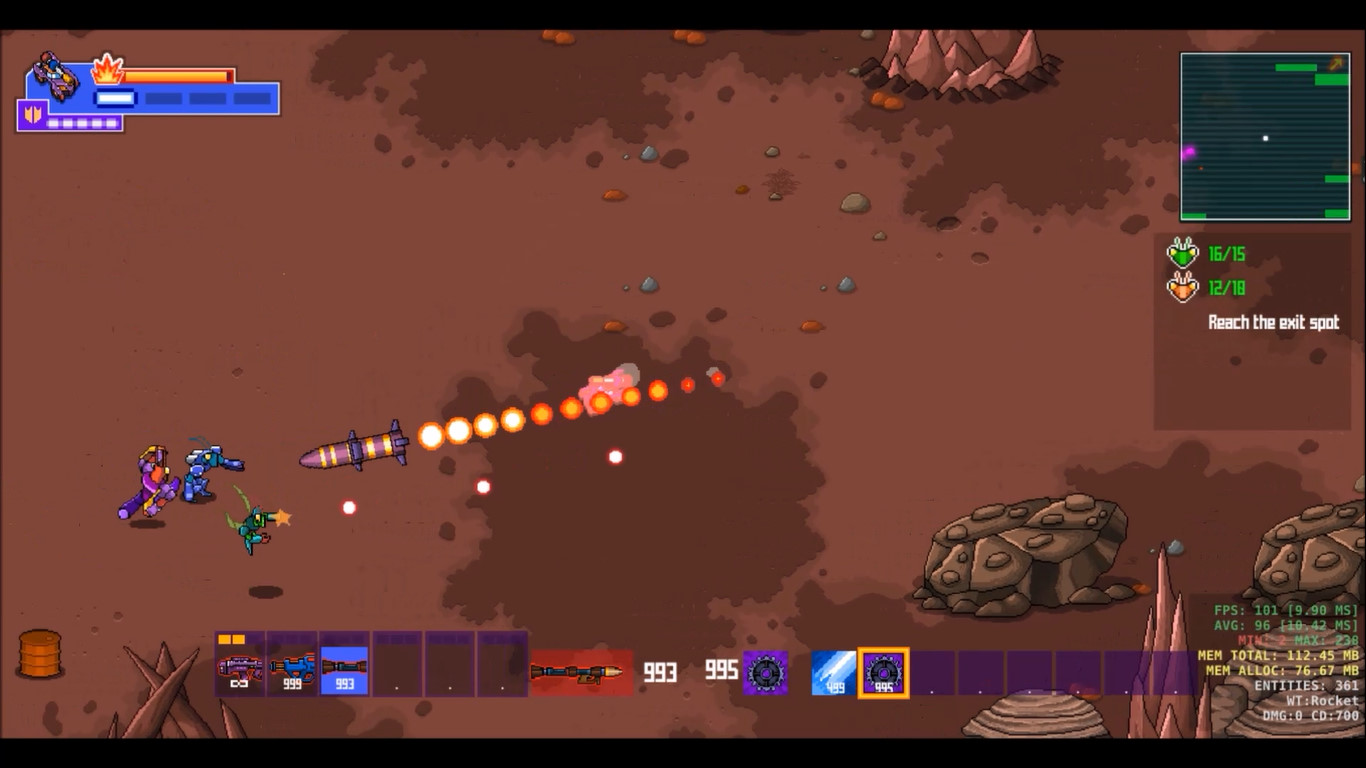Click the purple shield emblem under the health bar
Viewport: 1366px width, 768px height.
(x=33, y=115)
